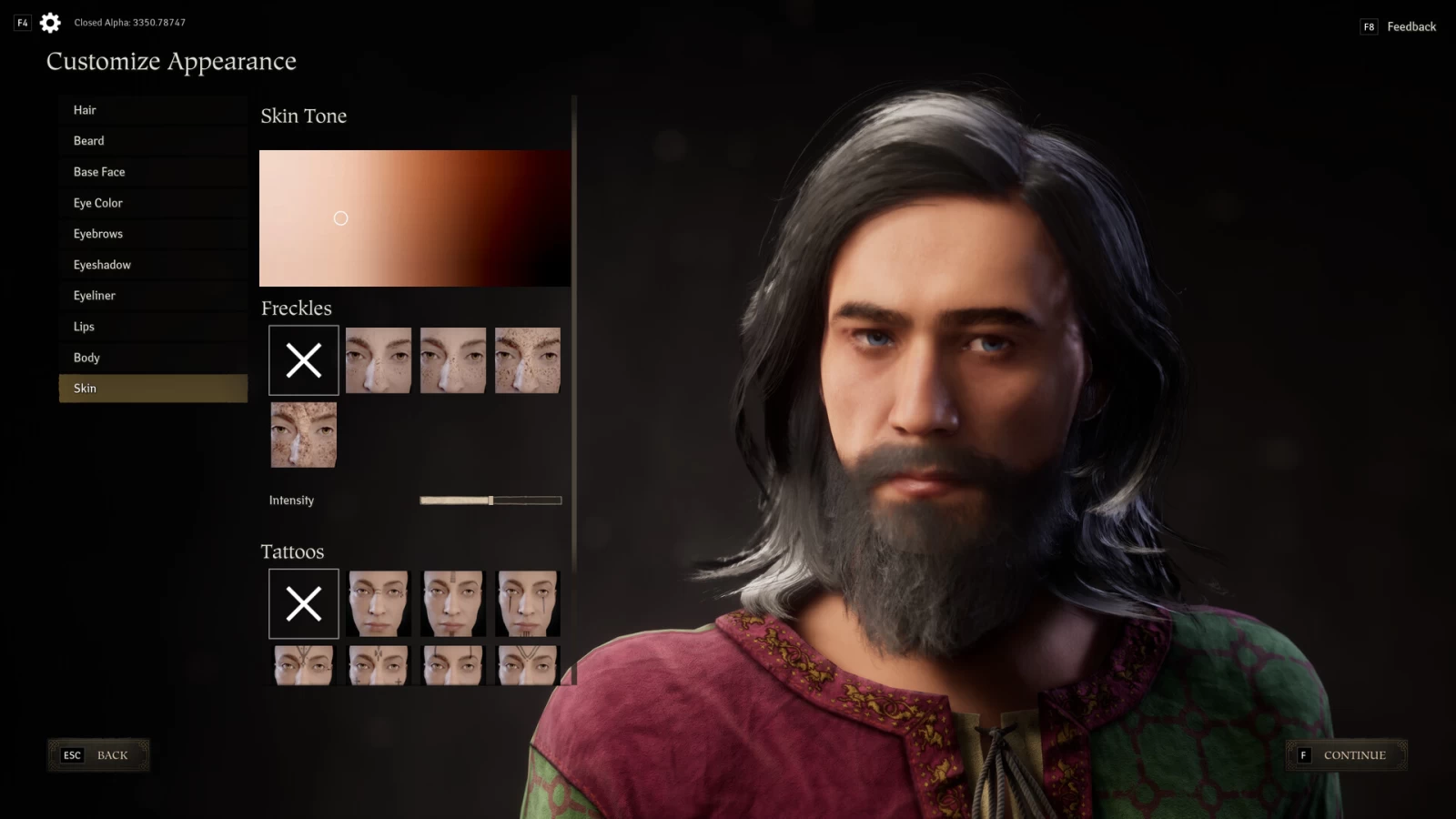Go to the Eyebrows category
Screen dimensions: 1456x819
(153, 234)
